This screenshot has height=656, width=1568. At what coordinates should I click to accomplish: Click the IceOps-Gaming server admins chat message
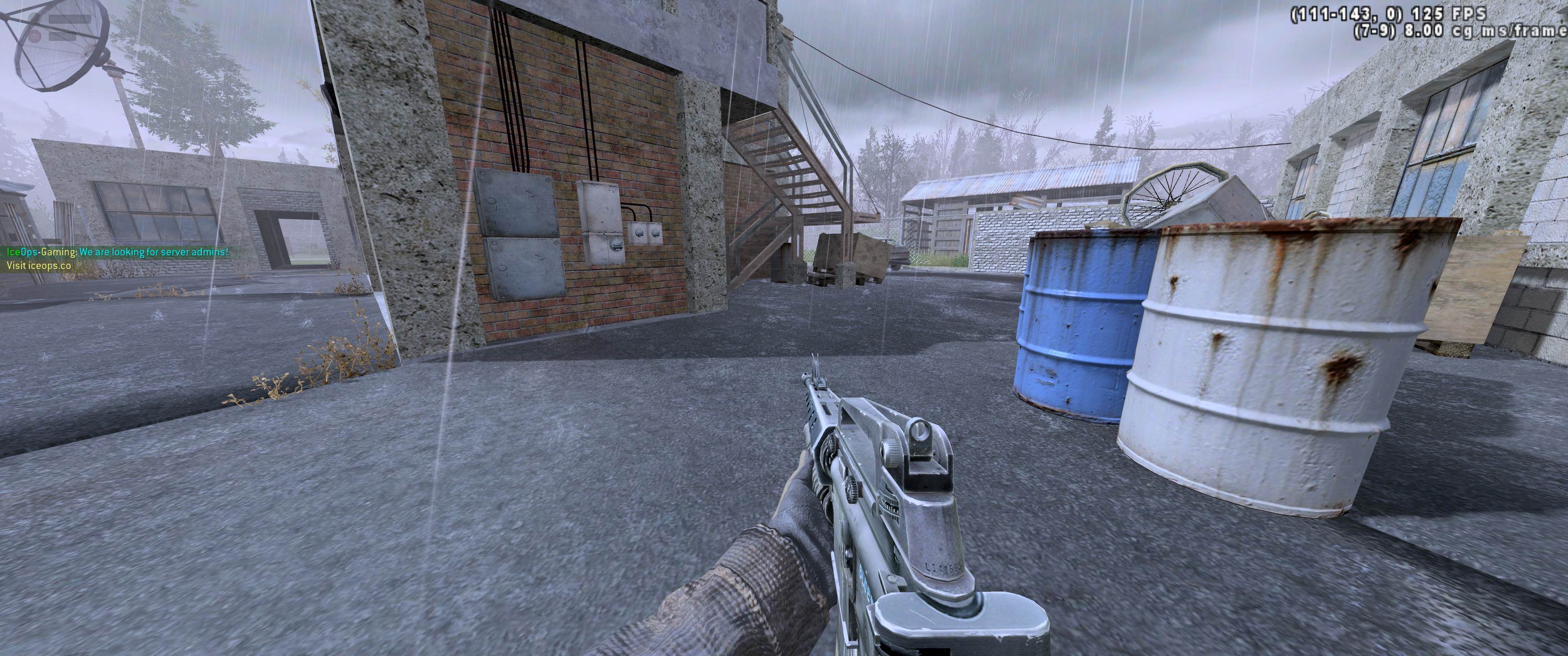point(118,252)
